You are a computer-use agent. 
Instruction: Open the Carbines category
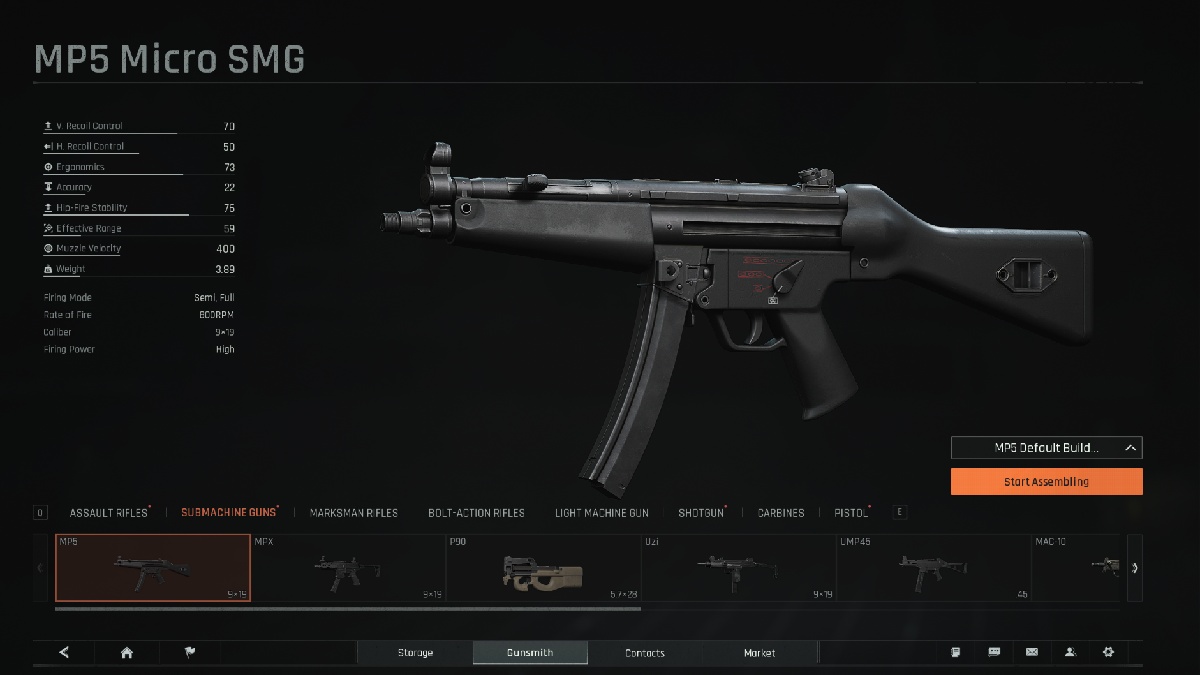[780, 513]
